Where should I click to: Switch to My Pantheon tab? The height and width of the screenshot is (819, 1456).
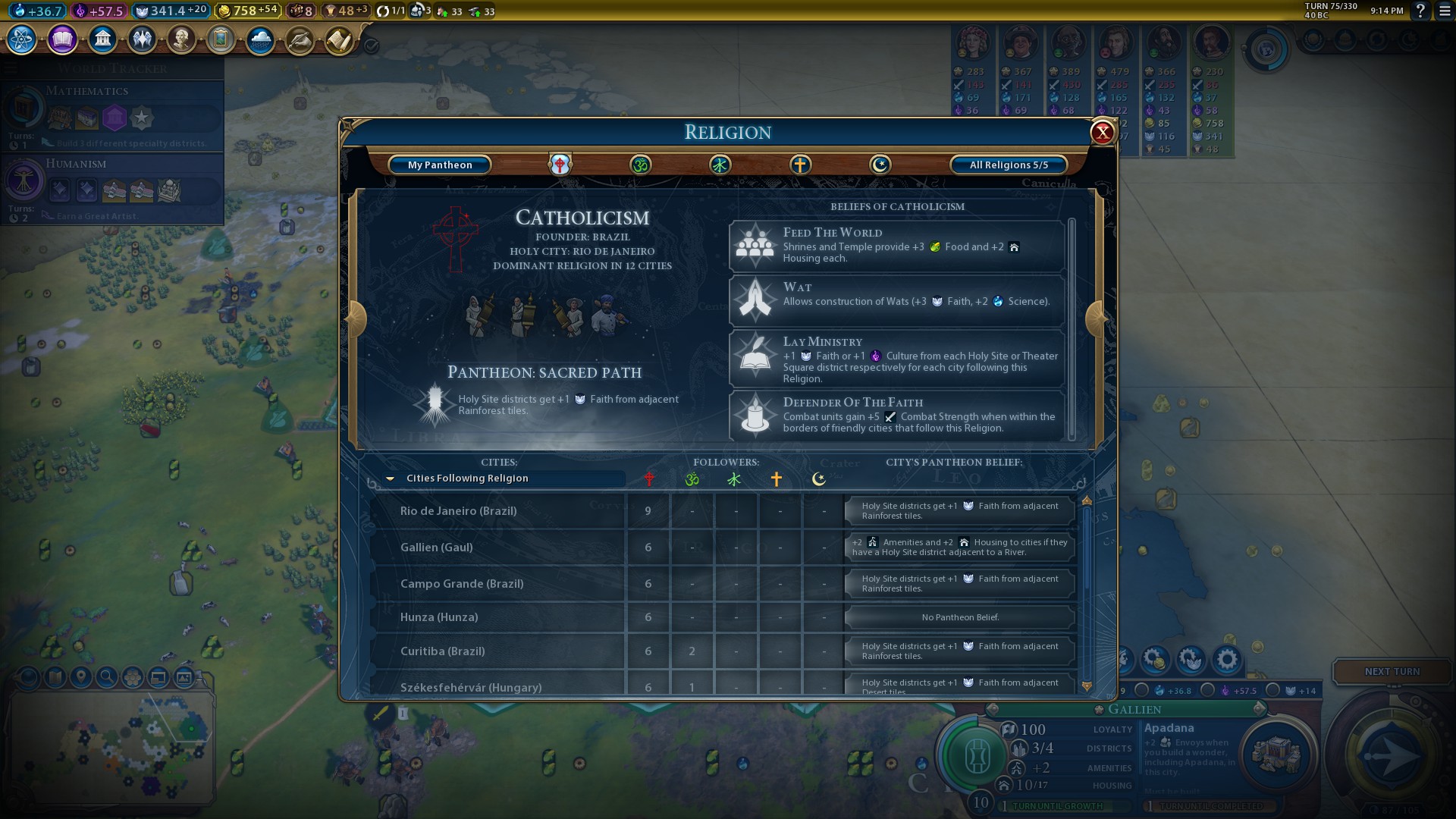[440, 165]
